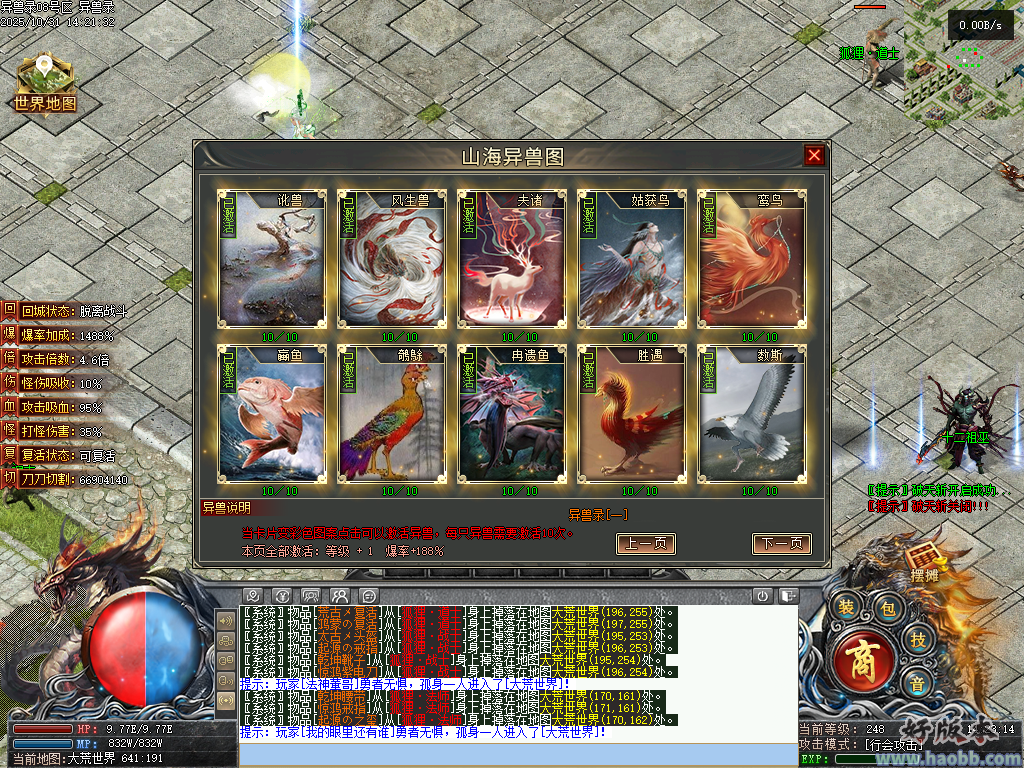Choose the 数斯 eagle card
The image size is (1024, 768).
click(749, 413)
